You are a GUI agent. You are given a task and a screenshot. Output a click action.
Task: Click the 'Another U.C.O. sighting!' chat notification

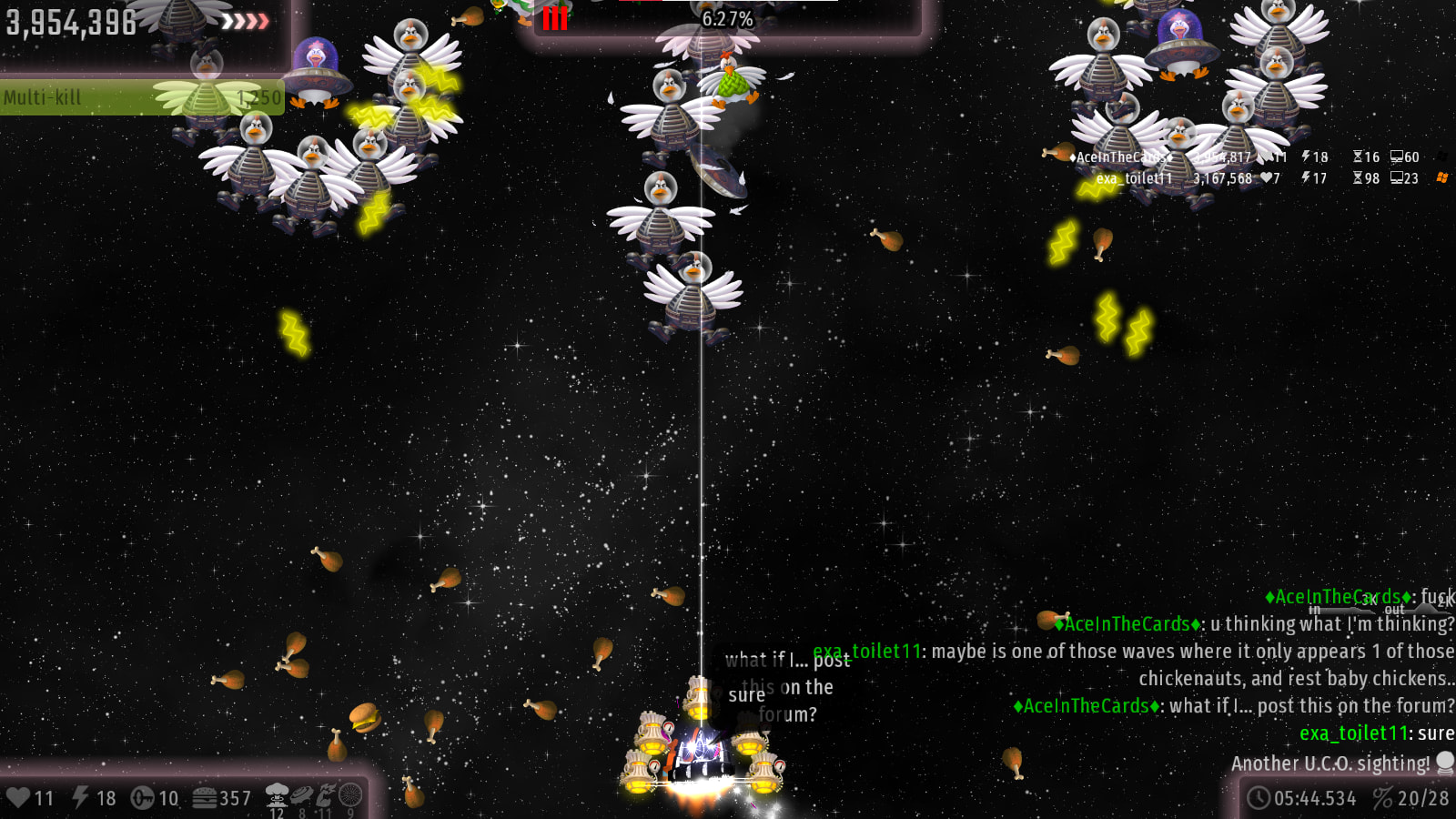click(x=1330, y=763)
